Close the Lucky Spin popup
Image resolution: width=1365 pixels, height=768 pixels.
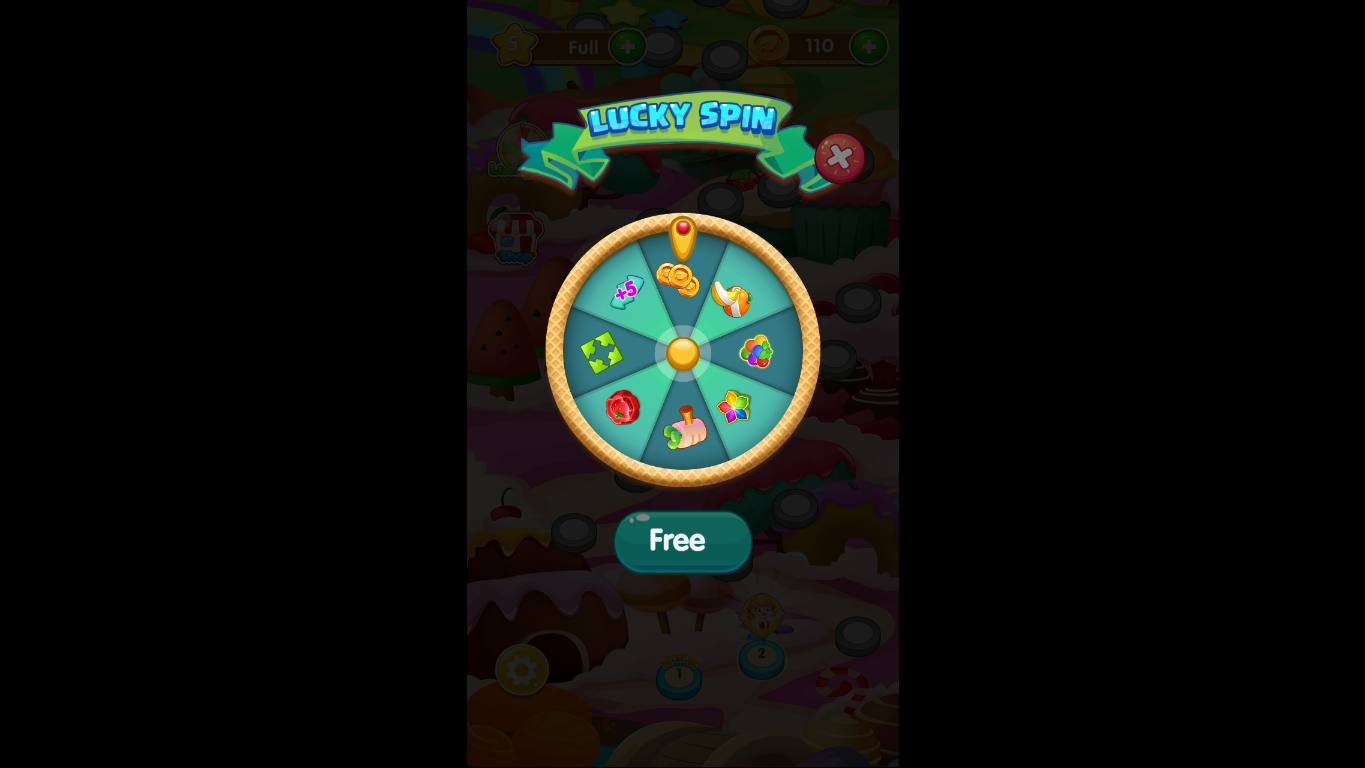[838, 157]
